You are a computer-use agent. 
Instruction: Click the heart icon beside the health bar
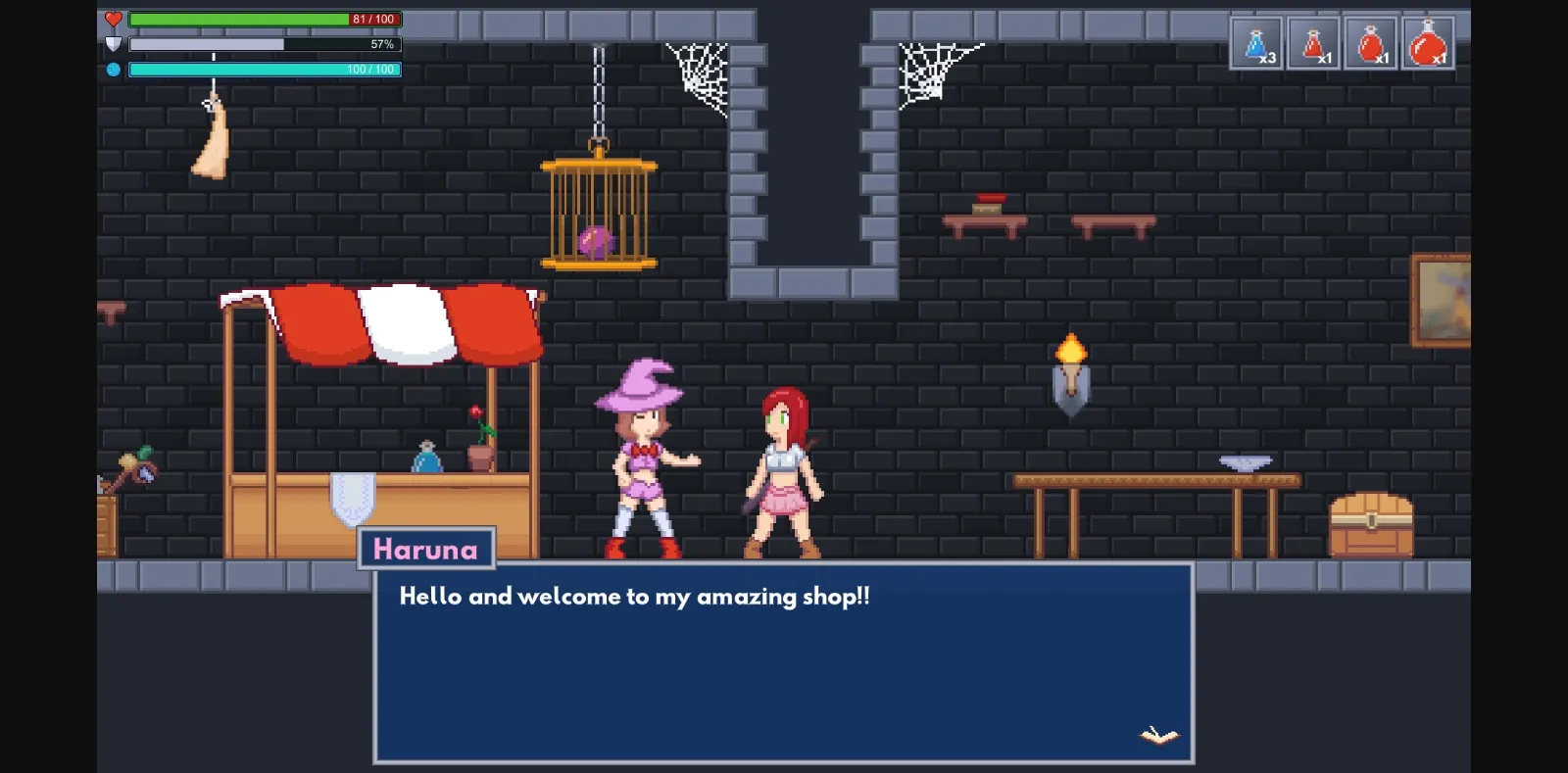(x=113, y=18)
